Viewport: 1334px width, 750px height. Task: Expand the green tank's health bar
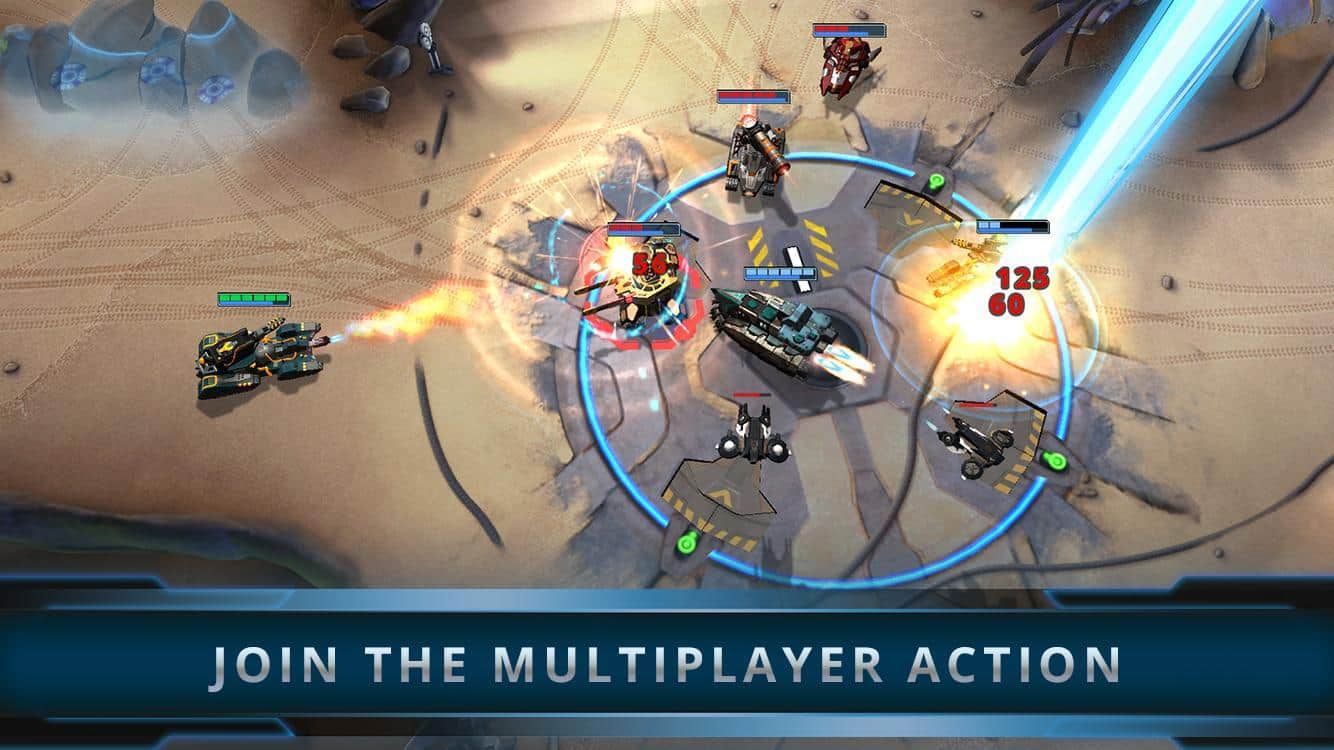pos(251,297)
